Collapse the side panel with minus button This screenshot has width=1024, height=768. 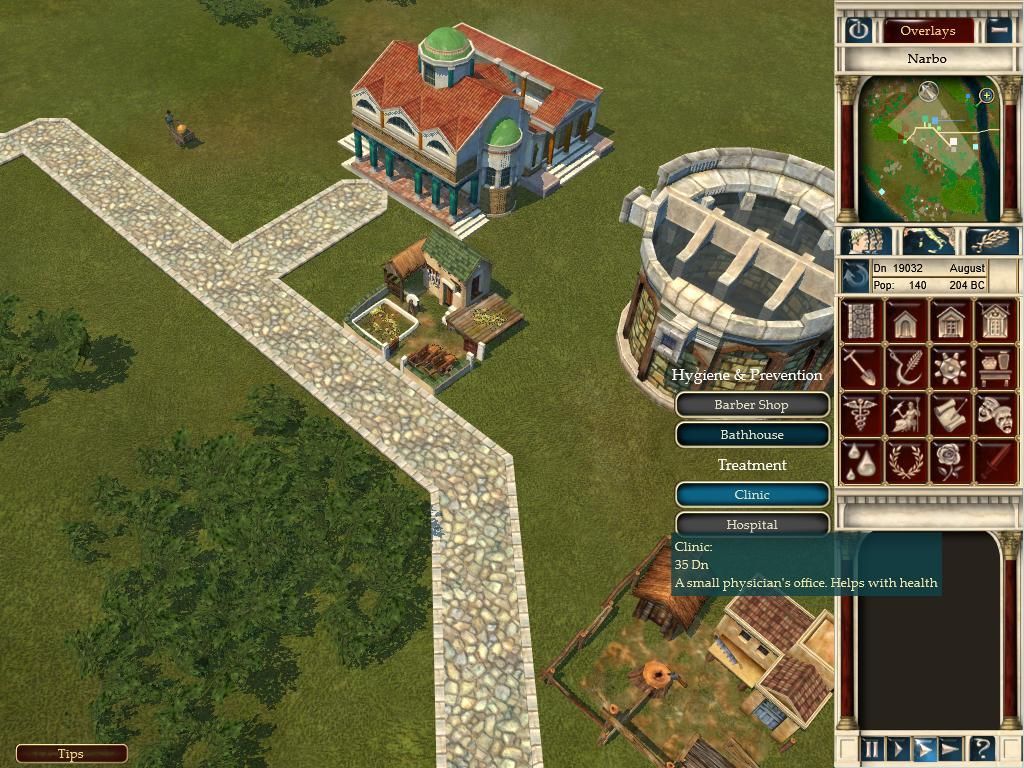(x=998, y=30)
